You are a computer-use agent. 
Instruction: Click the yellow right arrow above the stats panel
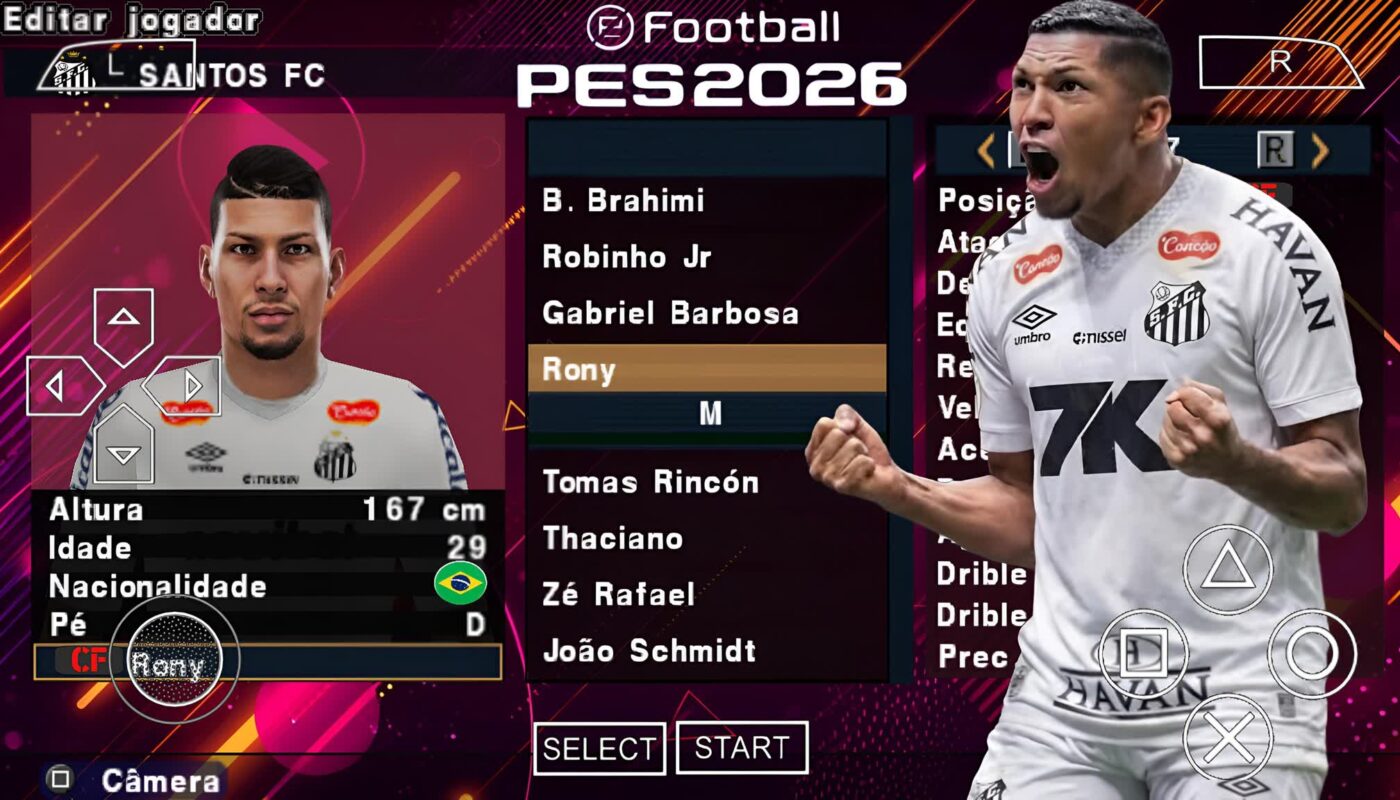[1320, 151]
